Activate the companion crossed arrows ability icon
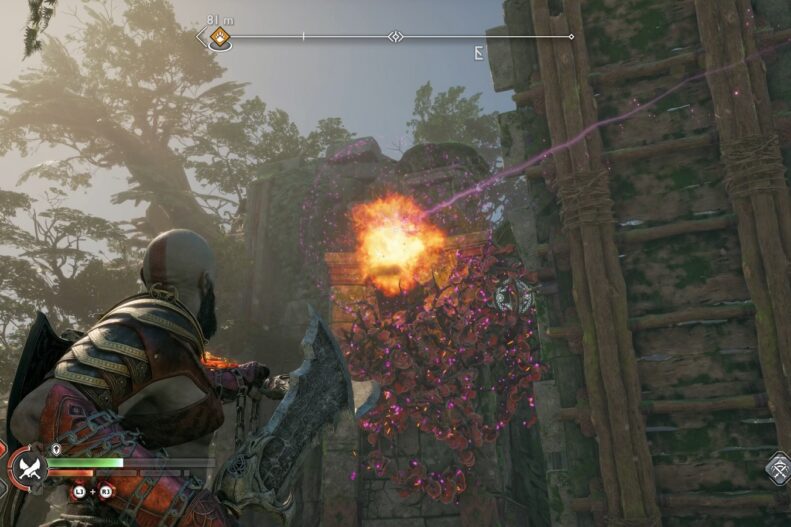This screenshot has height=527, width=791. pos(779,468)
